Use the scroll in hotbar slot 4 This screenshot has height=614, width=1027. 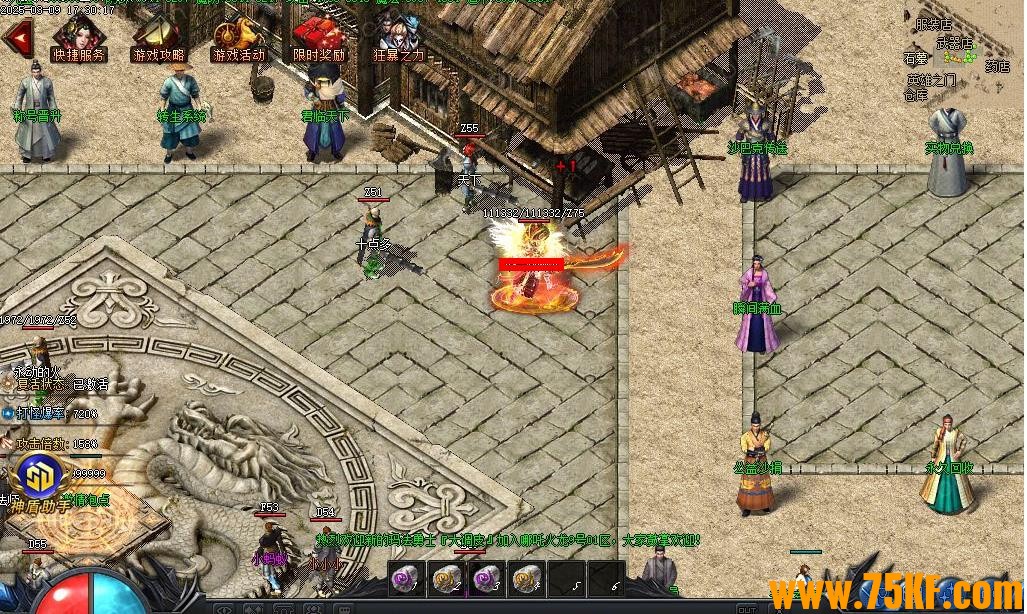pos(525,577)
